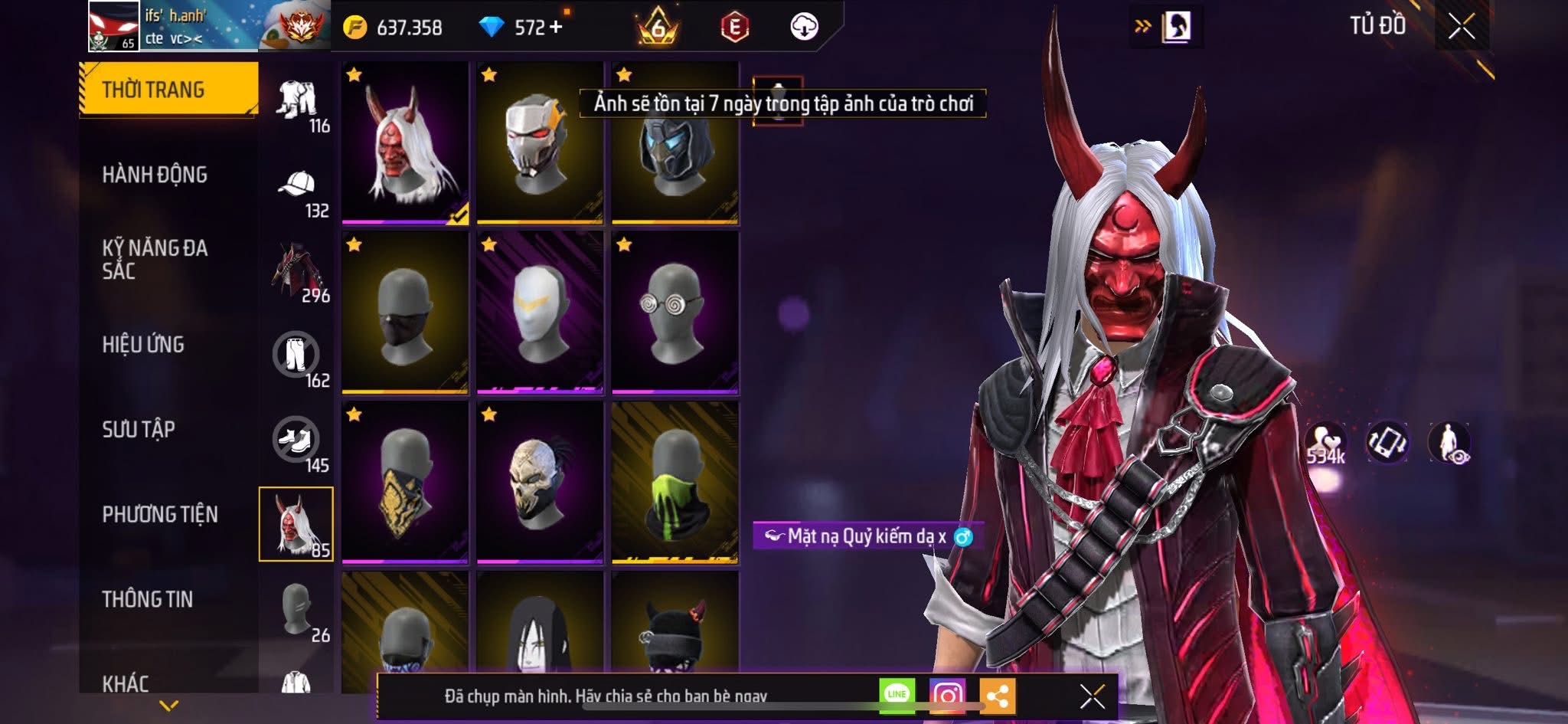Screen dimensions: 1568x724
Task: Show the pants category with 162 items
Action: pos(296,358)
